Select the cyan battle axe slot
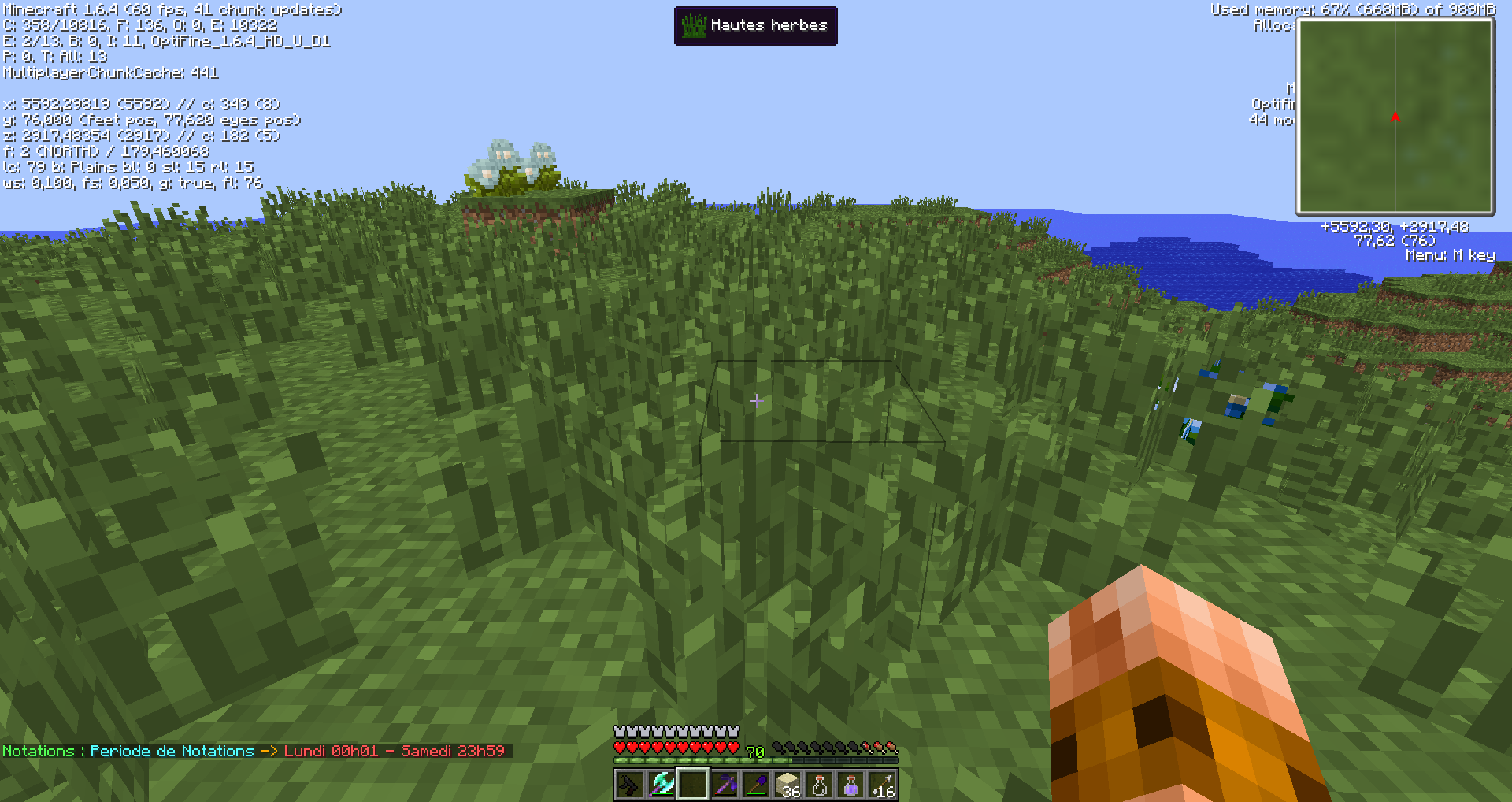 pos(661,785)
